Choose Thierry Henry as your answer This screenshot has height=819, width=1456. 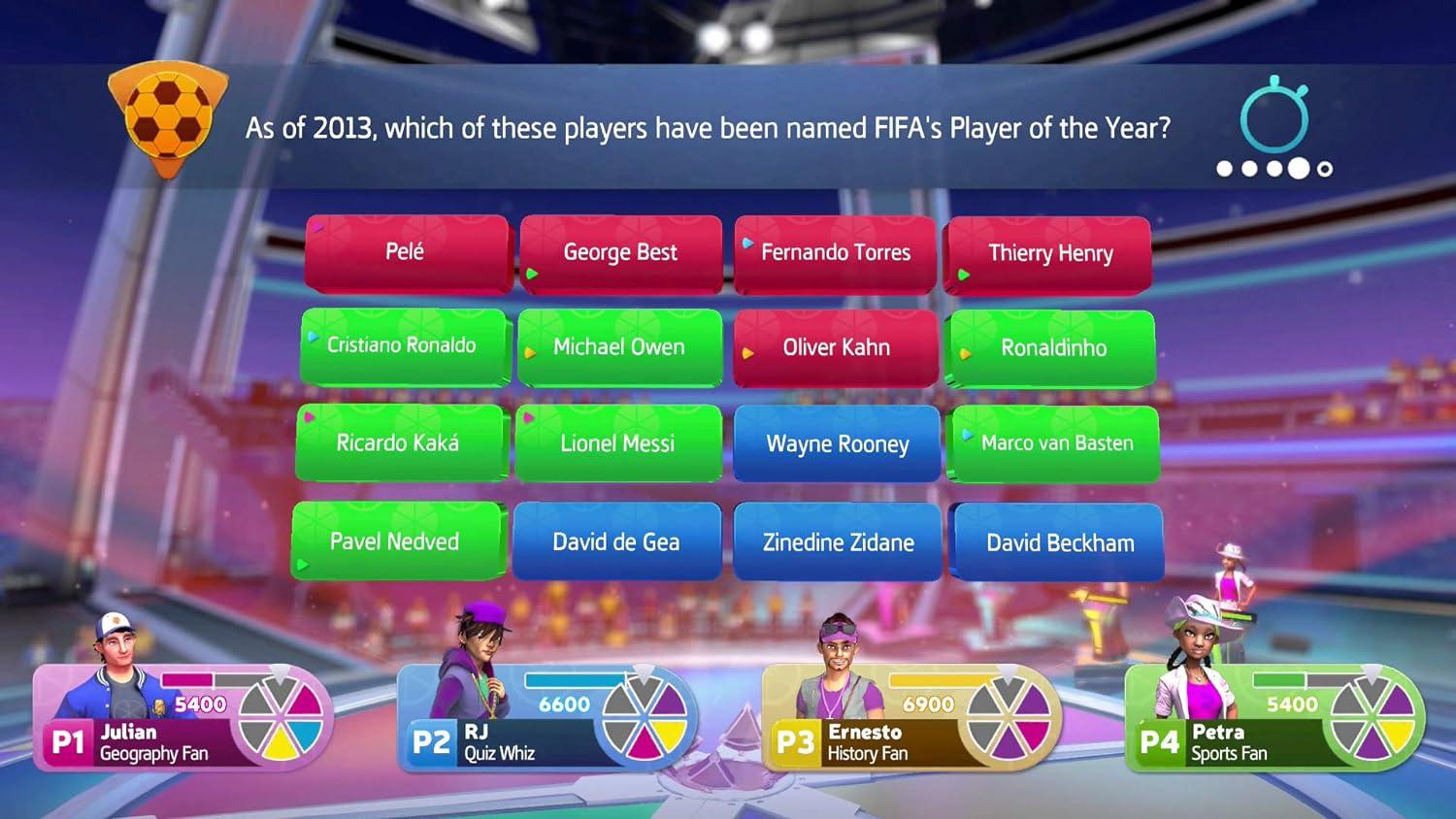click(x=1051, y=253)
